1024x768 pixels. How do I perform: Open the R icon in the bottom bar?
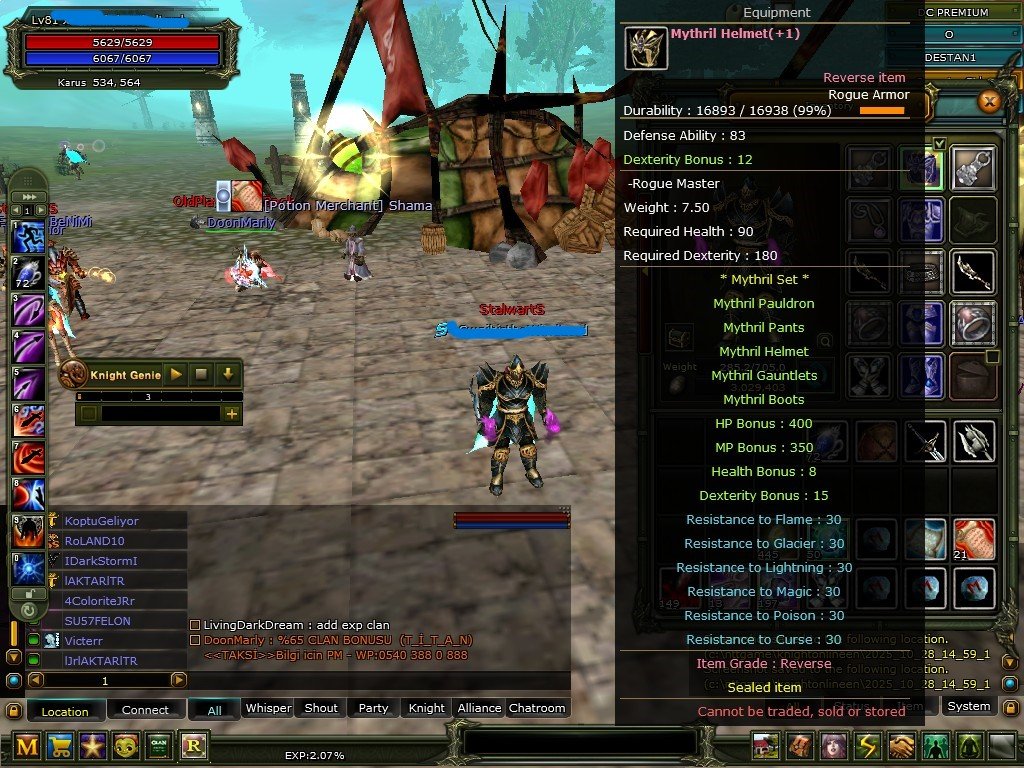(192, 746)
